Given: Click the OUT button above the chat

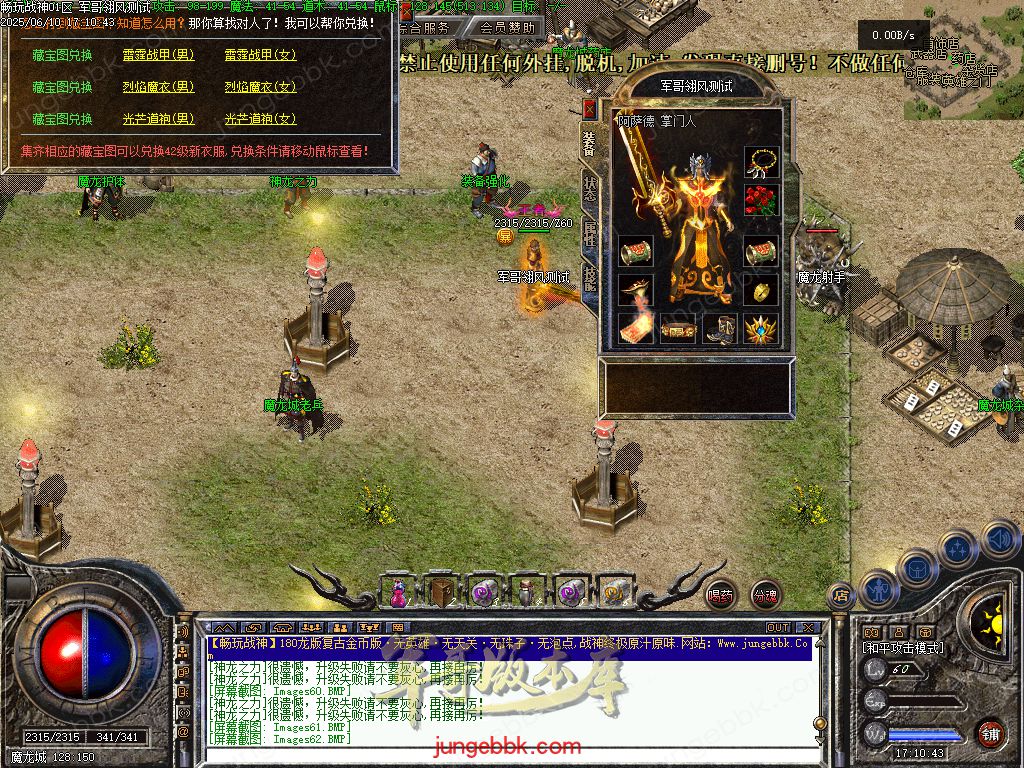Looking at the screenshot, I should tap(777, 627).
